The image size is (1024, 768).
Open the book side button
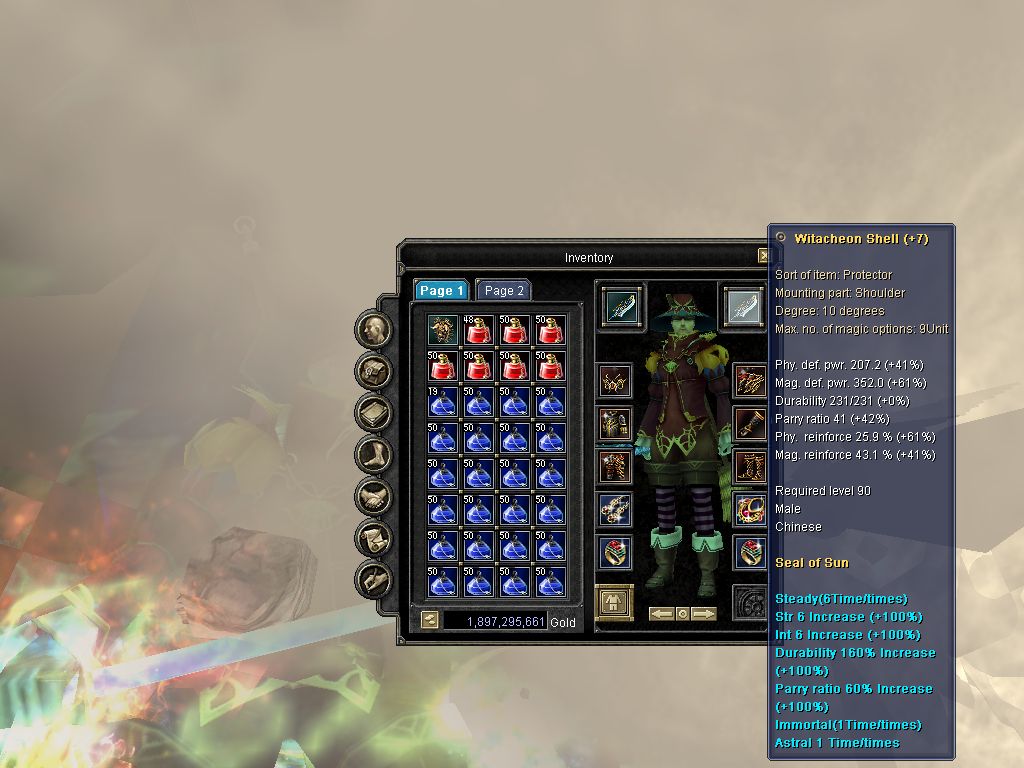click(374, 413)
